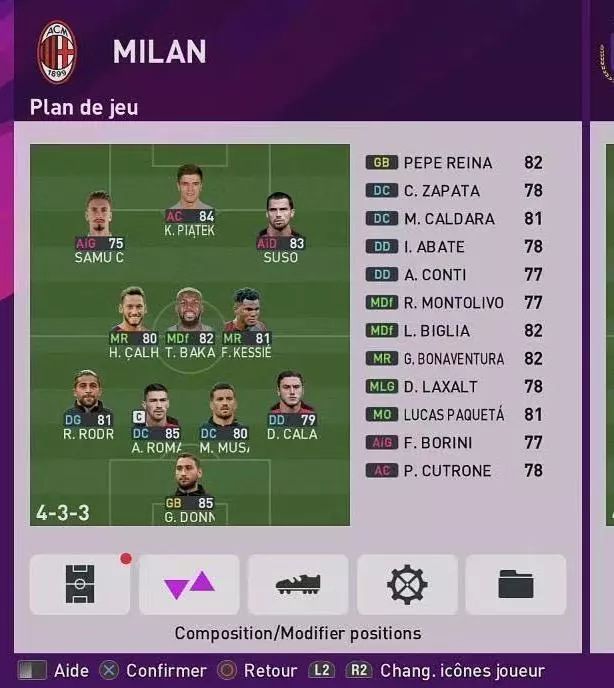Open the gear-shaped tactics settings button
The height and width of the screenshot is (688, 614).
point(407,585)
